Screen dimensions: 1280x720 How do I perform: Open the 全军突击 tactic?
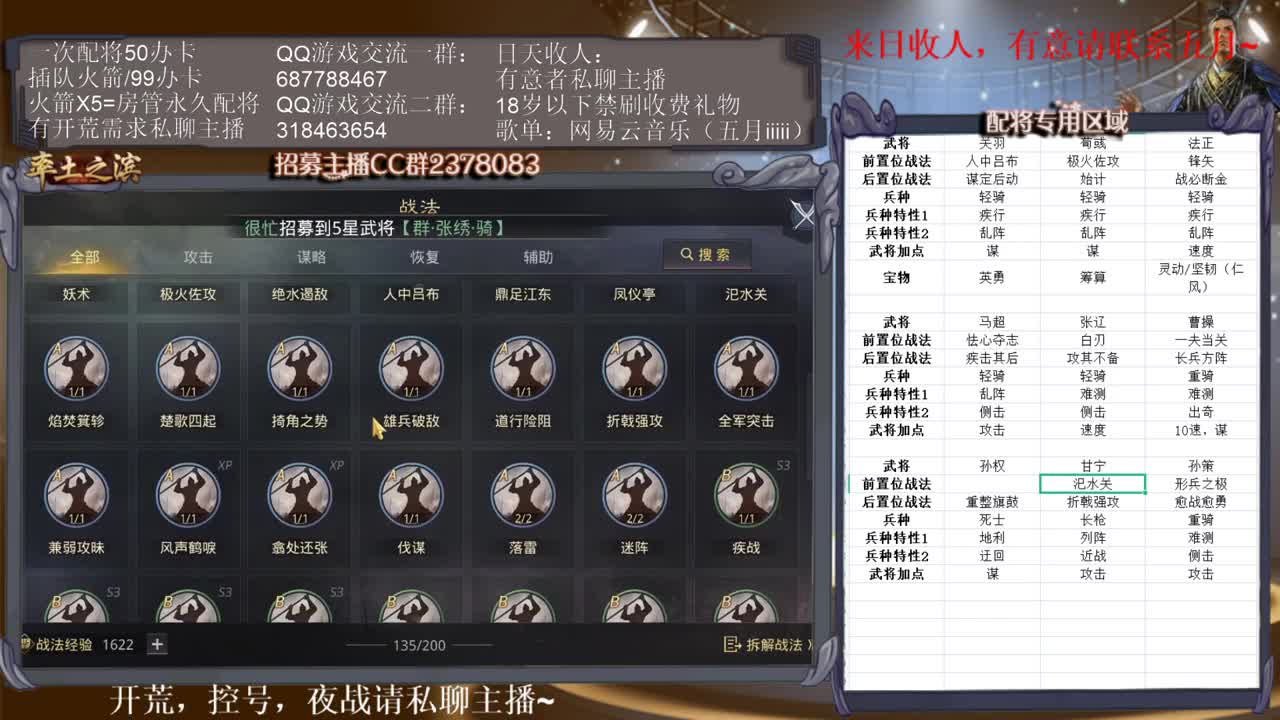tap(745, 372)
